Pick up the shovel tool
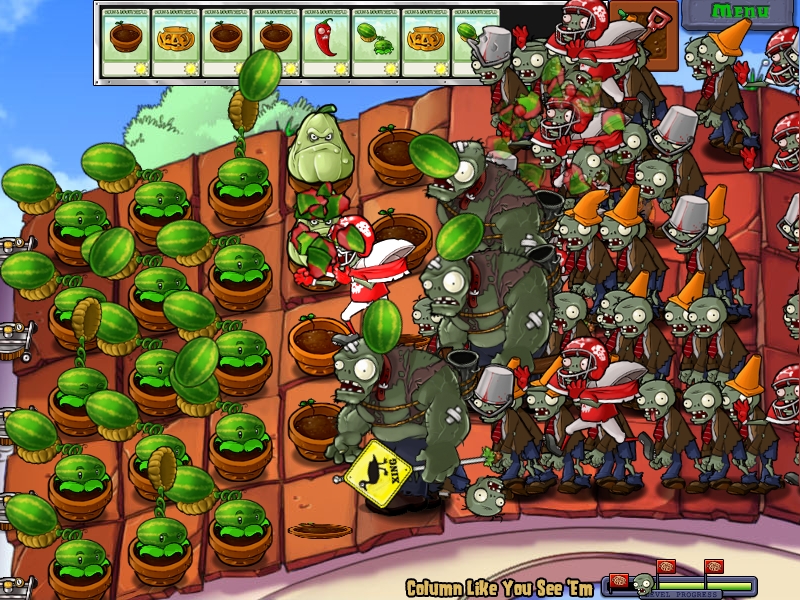Image resolution: width=800 pixels, height=600 pixels. tap(657, 22)
